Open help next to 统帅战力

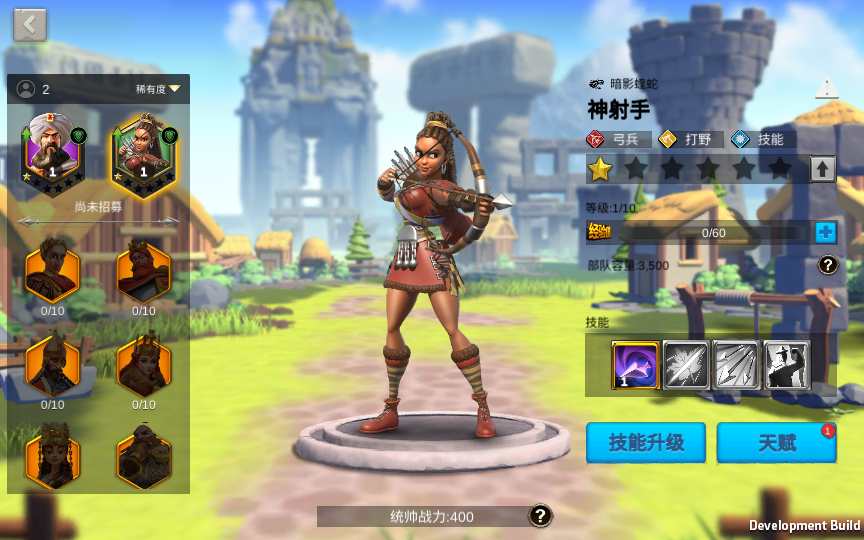pos(540,516)
